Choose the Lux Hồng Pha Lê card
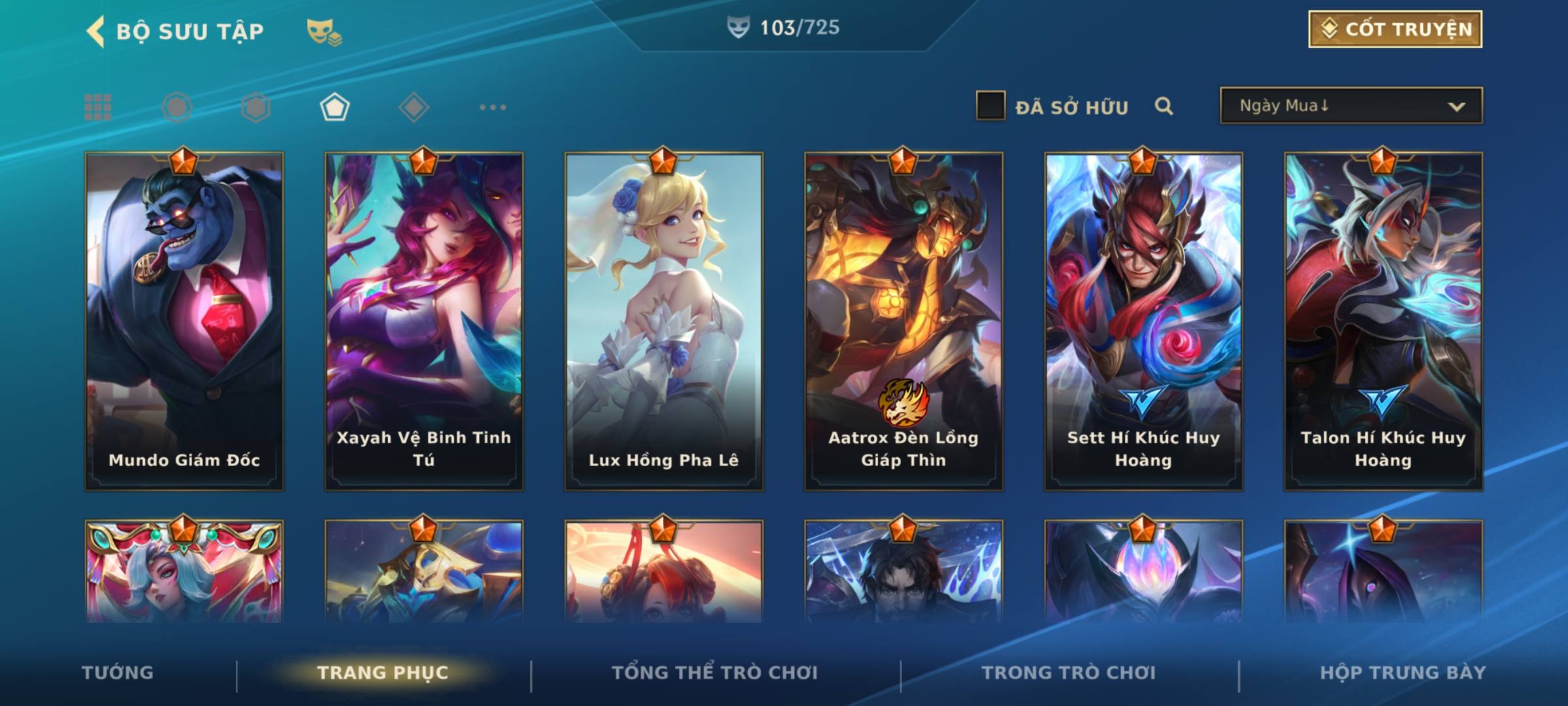 [664, 322]
